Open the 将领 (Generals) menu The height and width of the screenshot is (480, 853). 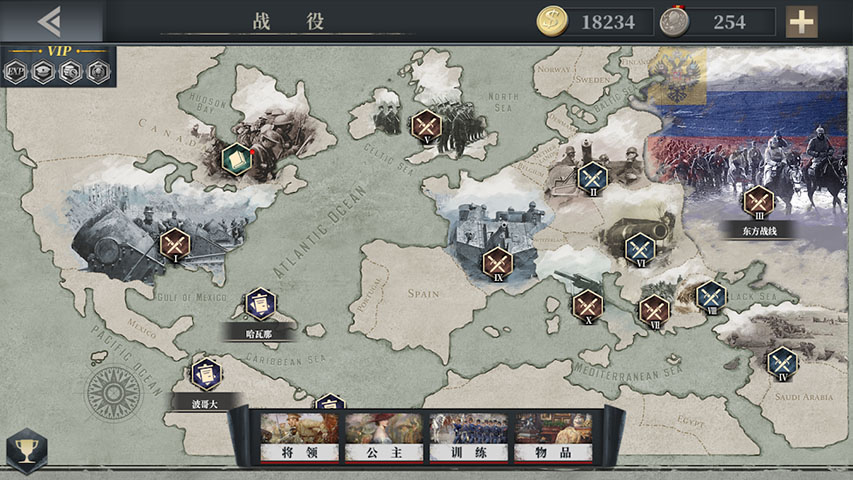coord(301,438)
